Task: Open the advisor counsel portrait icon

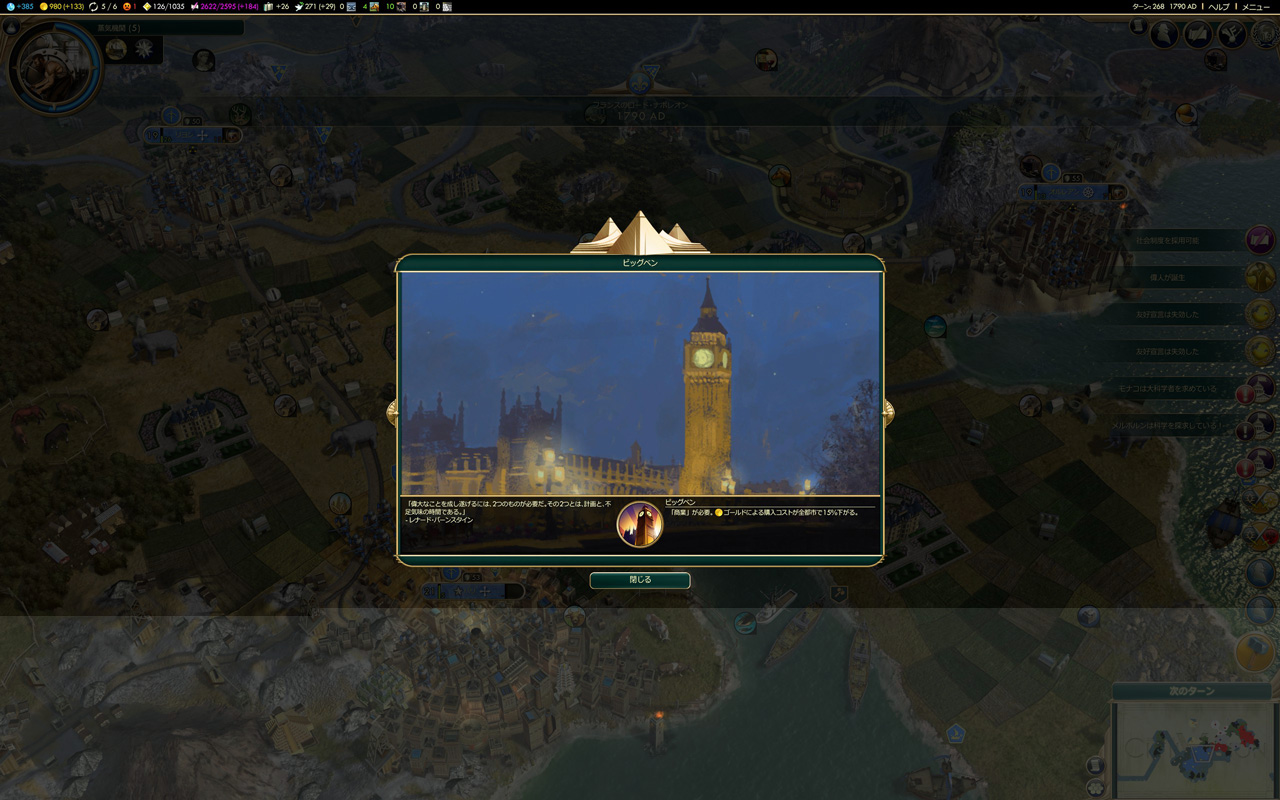Action: 1163,35
